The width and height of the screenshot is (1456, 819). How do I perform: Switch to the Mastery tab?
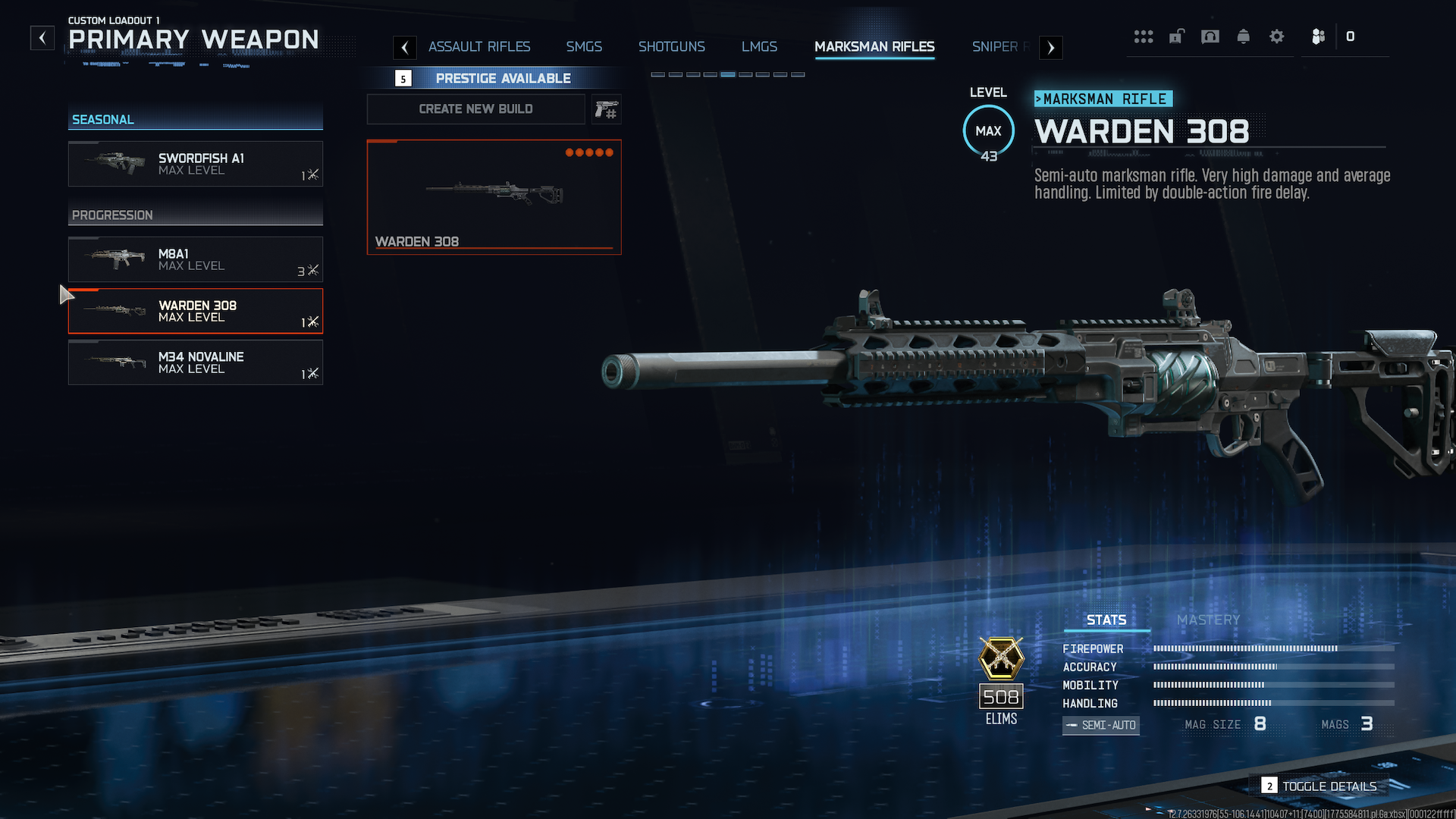[1208, 620]
